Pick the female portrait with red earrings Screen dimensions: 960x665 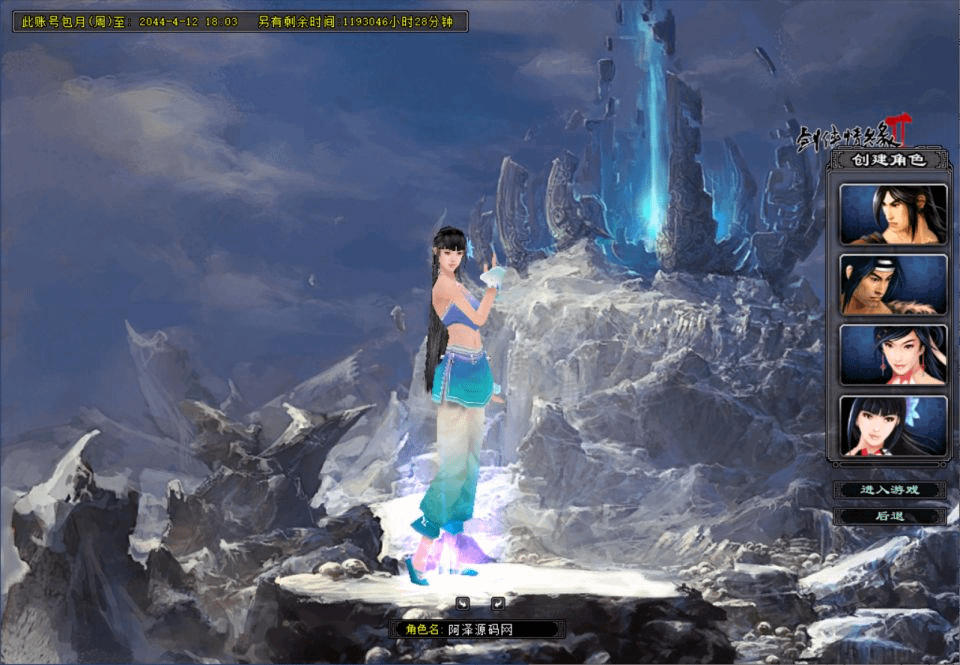[x=893, y=355]
